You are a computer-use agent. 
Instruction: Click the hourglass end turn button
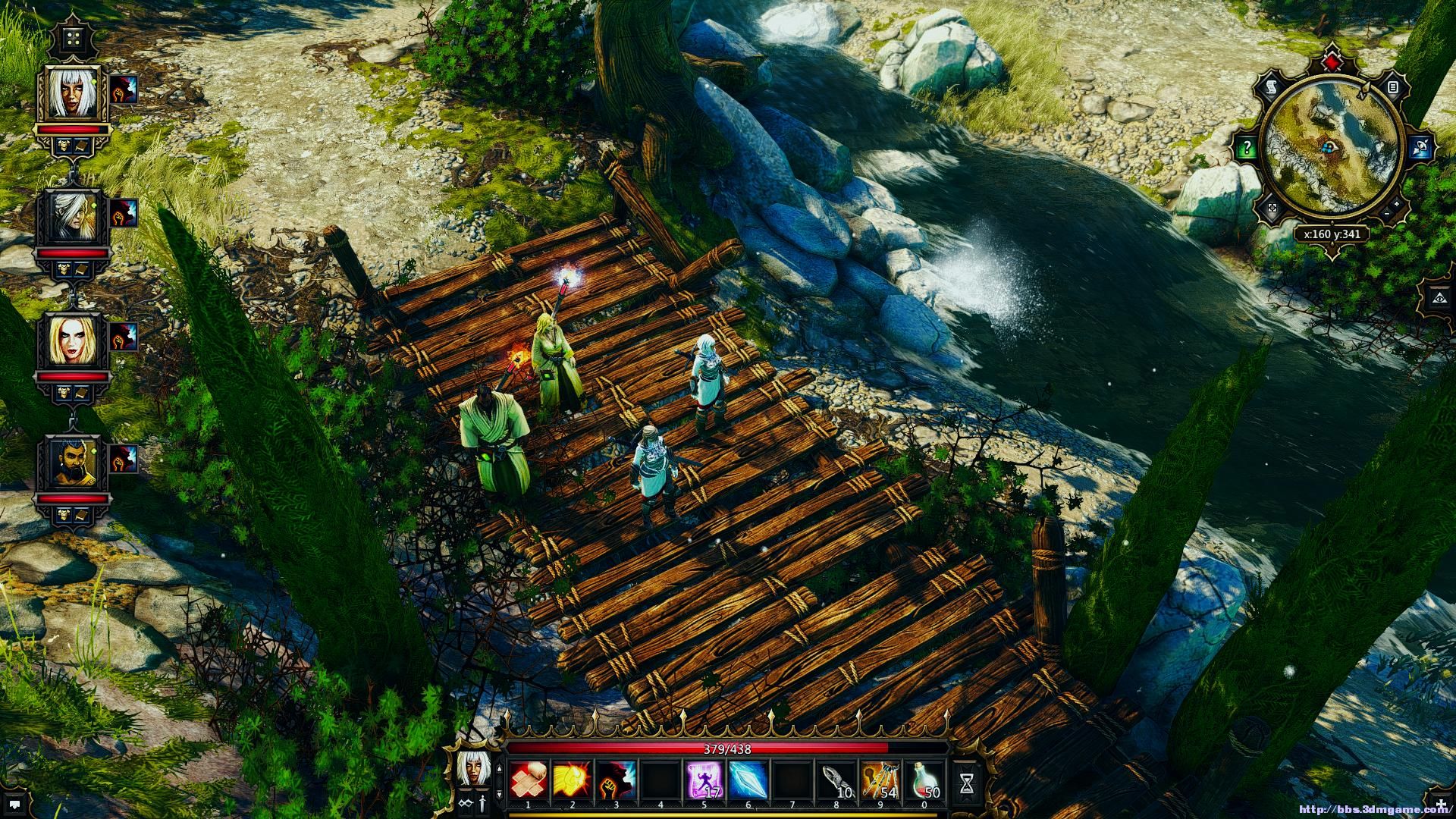point(967,783)
